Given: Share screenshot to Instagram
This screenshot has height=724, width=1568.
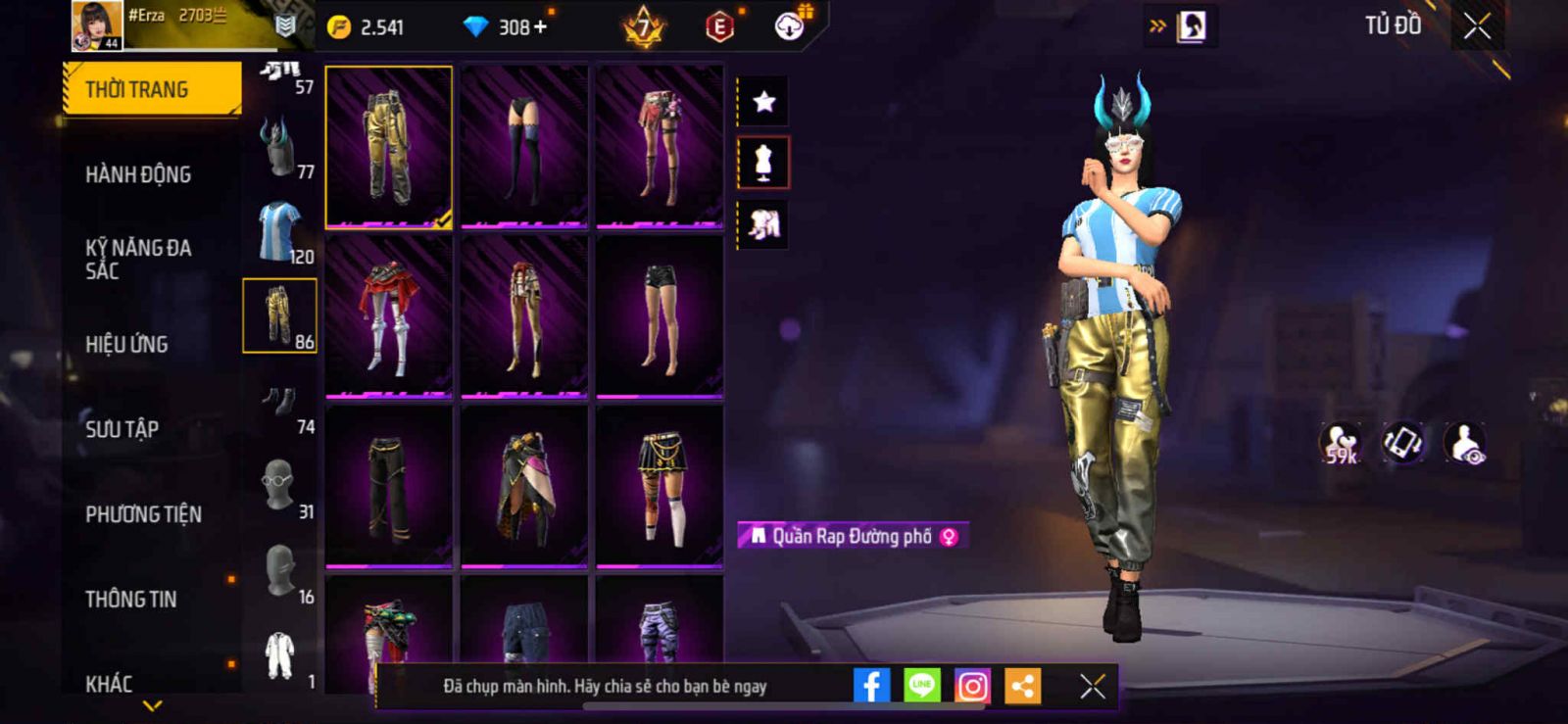Looking at the screenshot, I should tap(972, 686).
